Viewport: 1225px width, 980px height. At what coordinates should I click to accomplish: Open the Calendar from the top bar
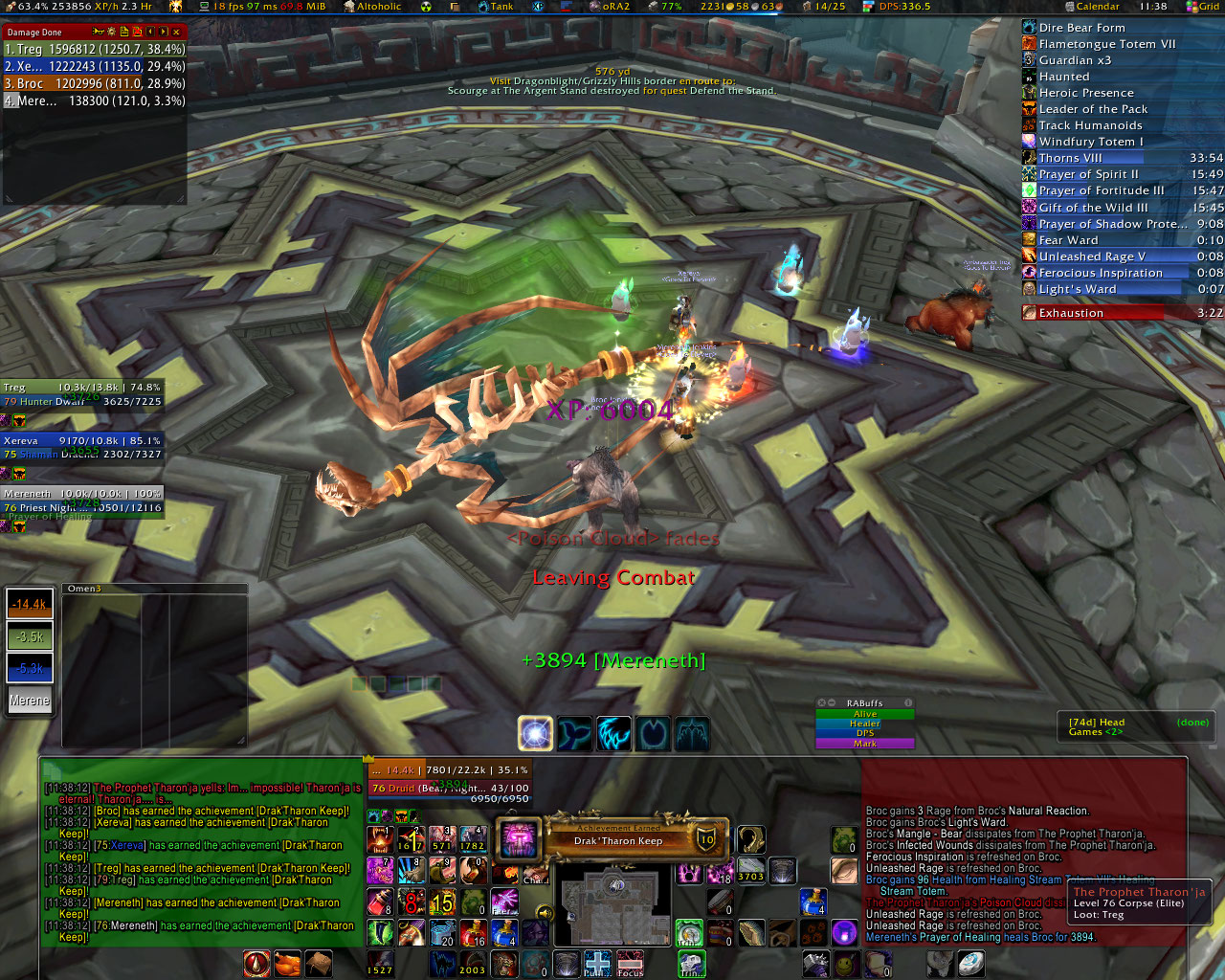click(x=1098, y=6)
